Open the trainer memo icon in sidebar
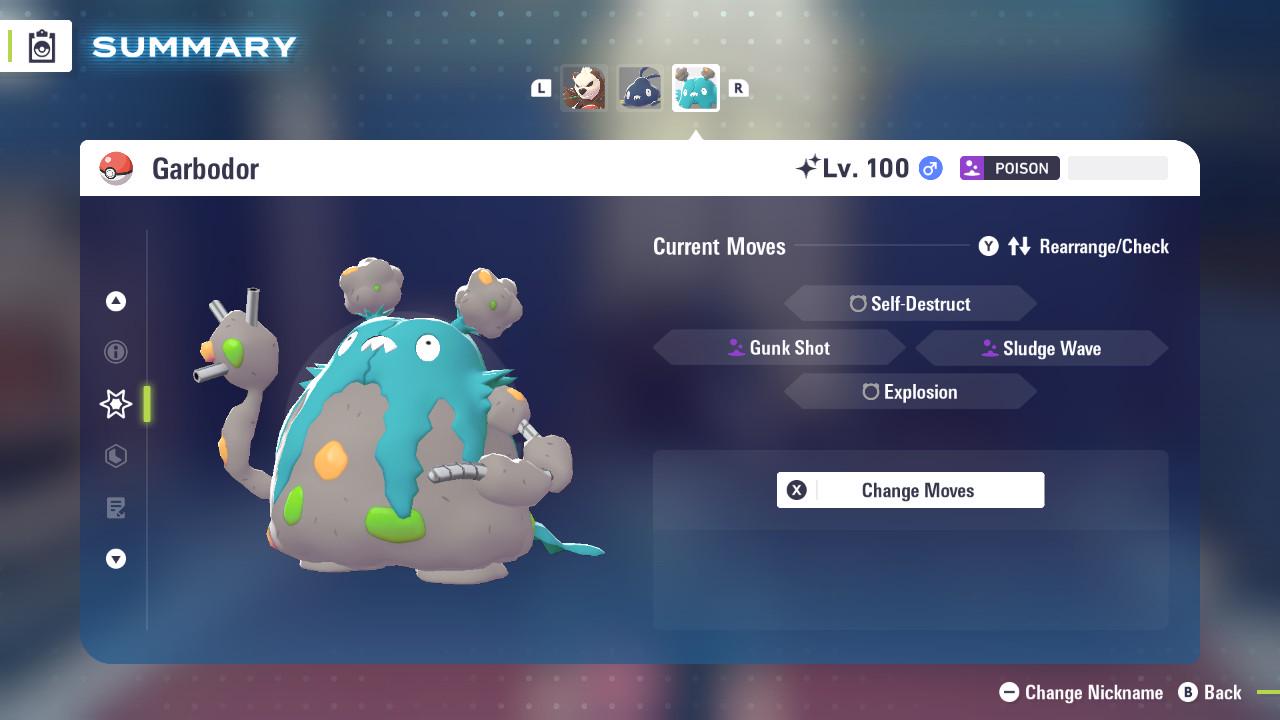Viewport: 1280px width, 720px height. tap(116, 508)
